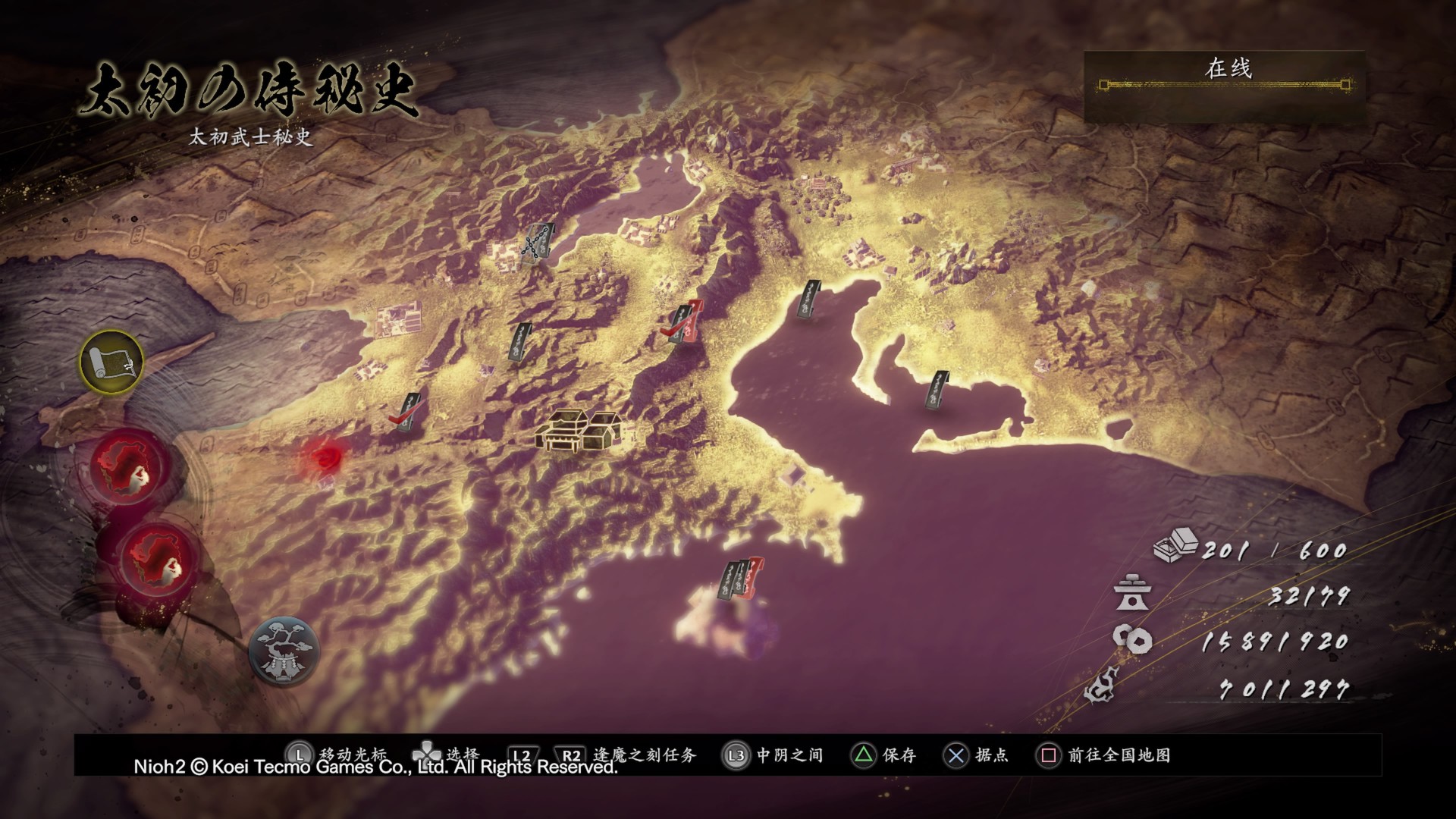Select the glowing red swirl map marker

(x=326, y=457)
